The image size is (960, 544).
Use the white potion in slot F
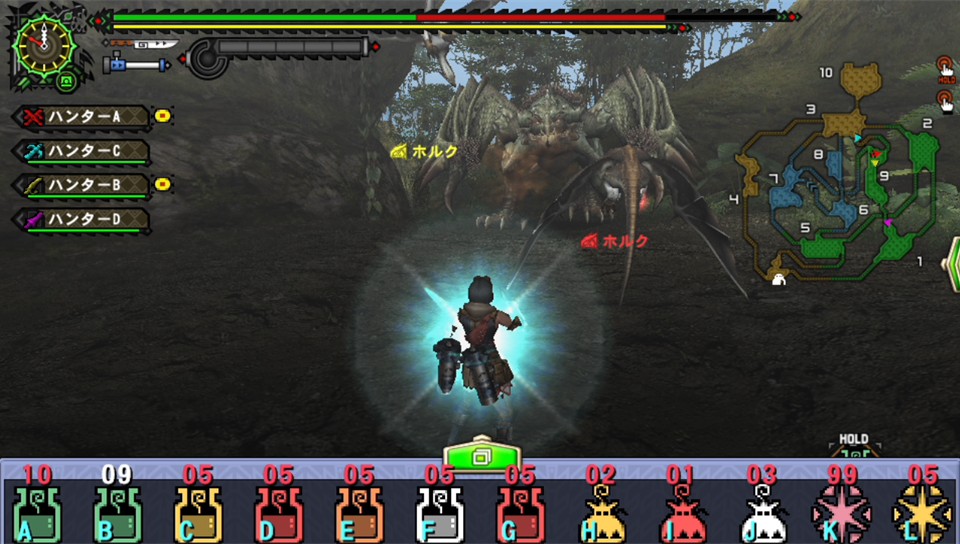pos(439,514)
